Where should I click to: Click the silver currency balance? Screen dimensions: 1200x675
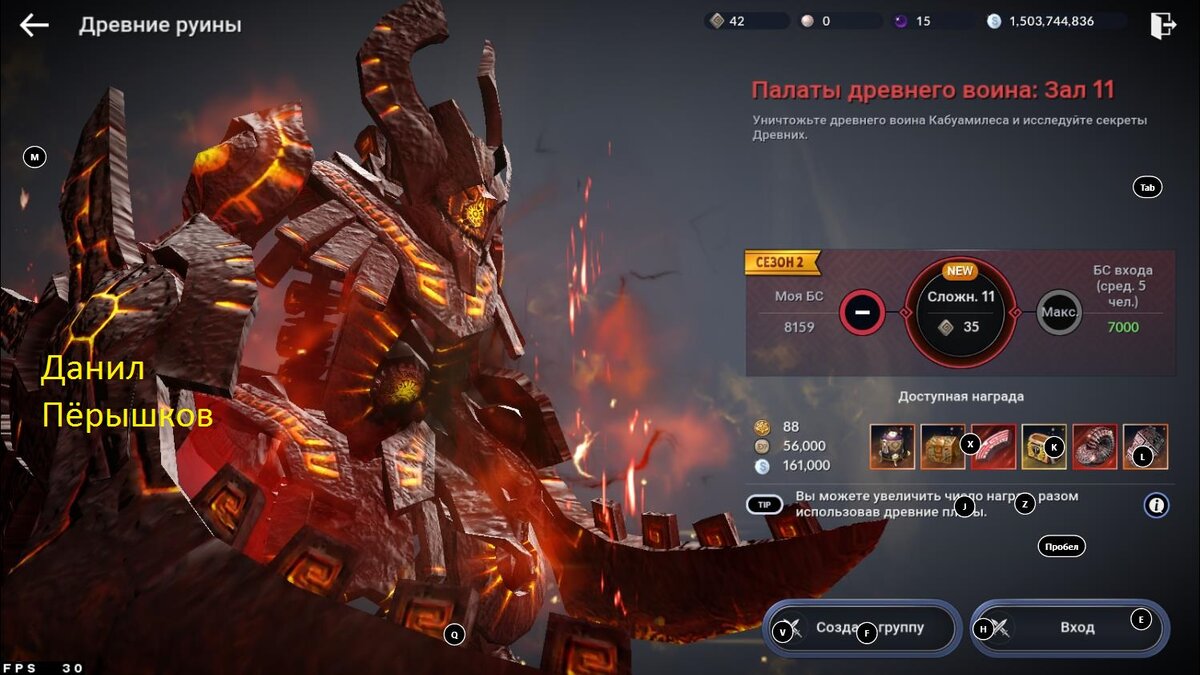tap(1052, 21)
